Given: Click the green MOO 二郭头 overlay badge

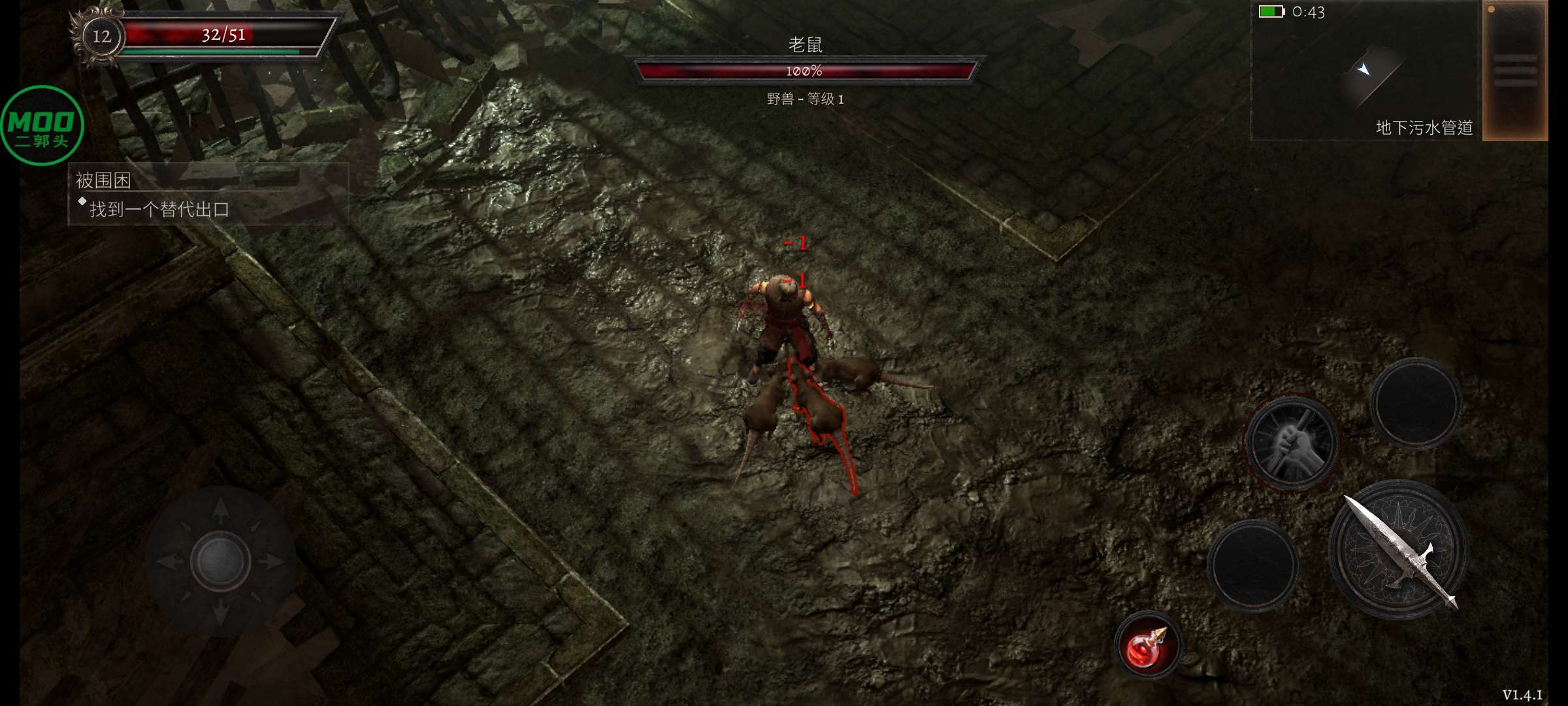Looking at the screenshot, I should (x=42, y=126).
